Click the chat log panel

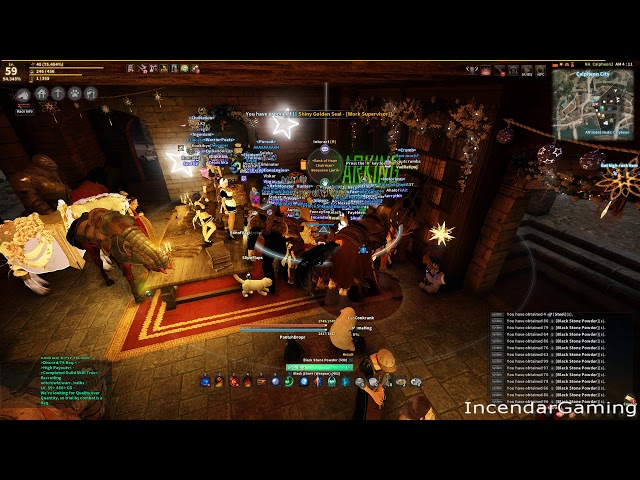pyautogui.click(x=563, y=352)
